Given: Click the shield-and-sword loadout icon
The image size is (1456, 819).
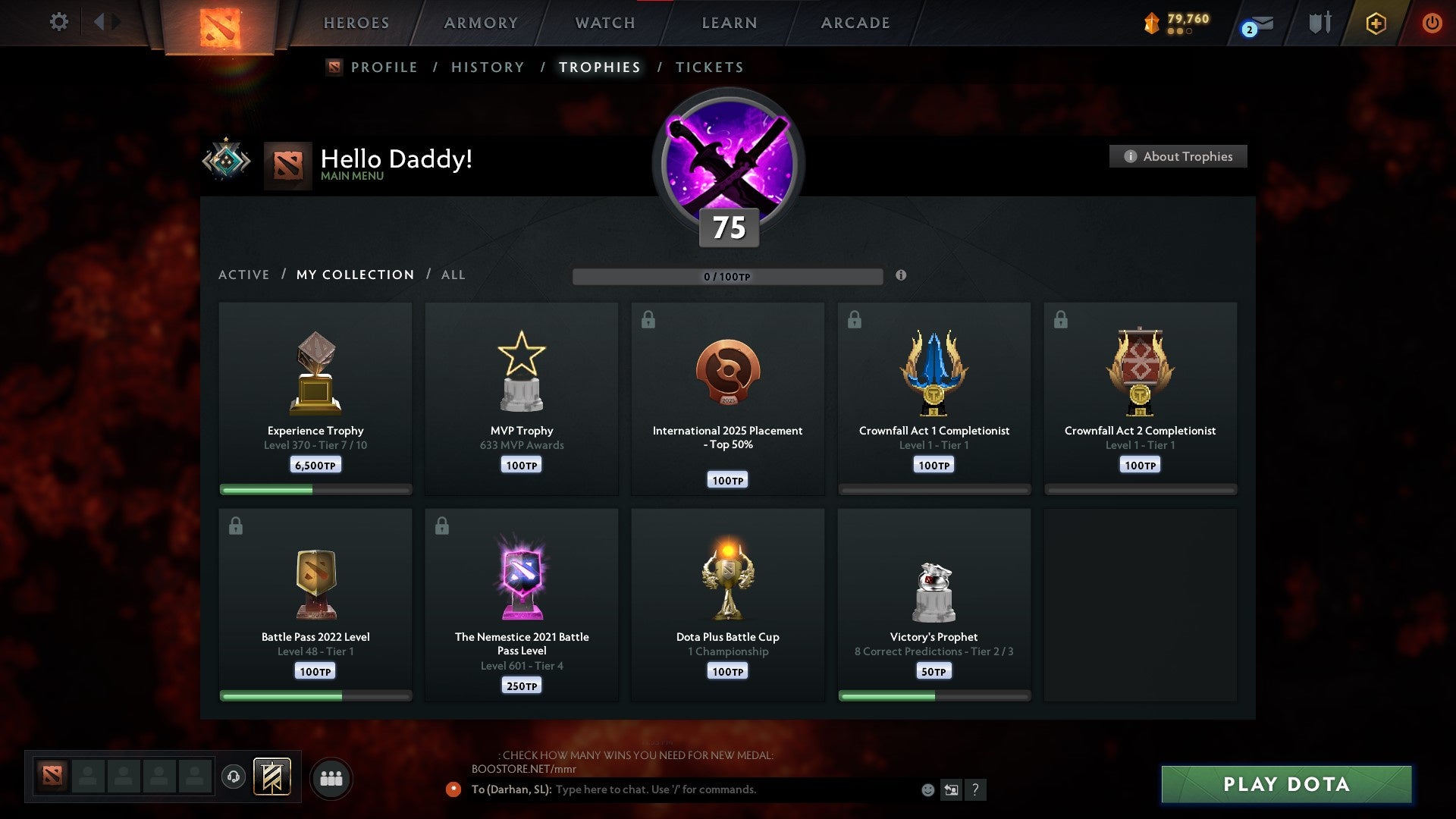Looking at the screenshot, I should [x=1319, y=23].
